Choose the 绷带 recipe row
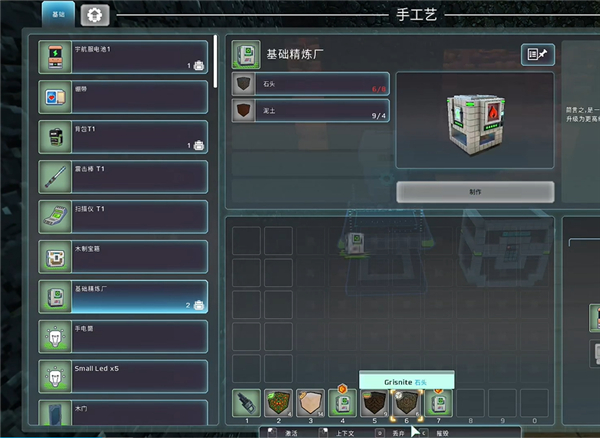Screen dimensions: 600x438 (122, 96)
